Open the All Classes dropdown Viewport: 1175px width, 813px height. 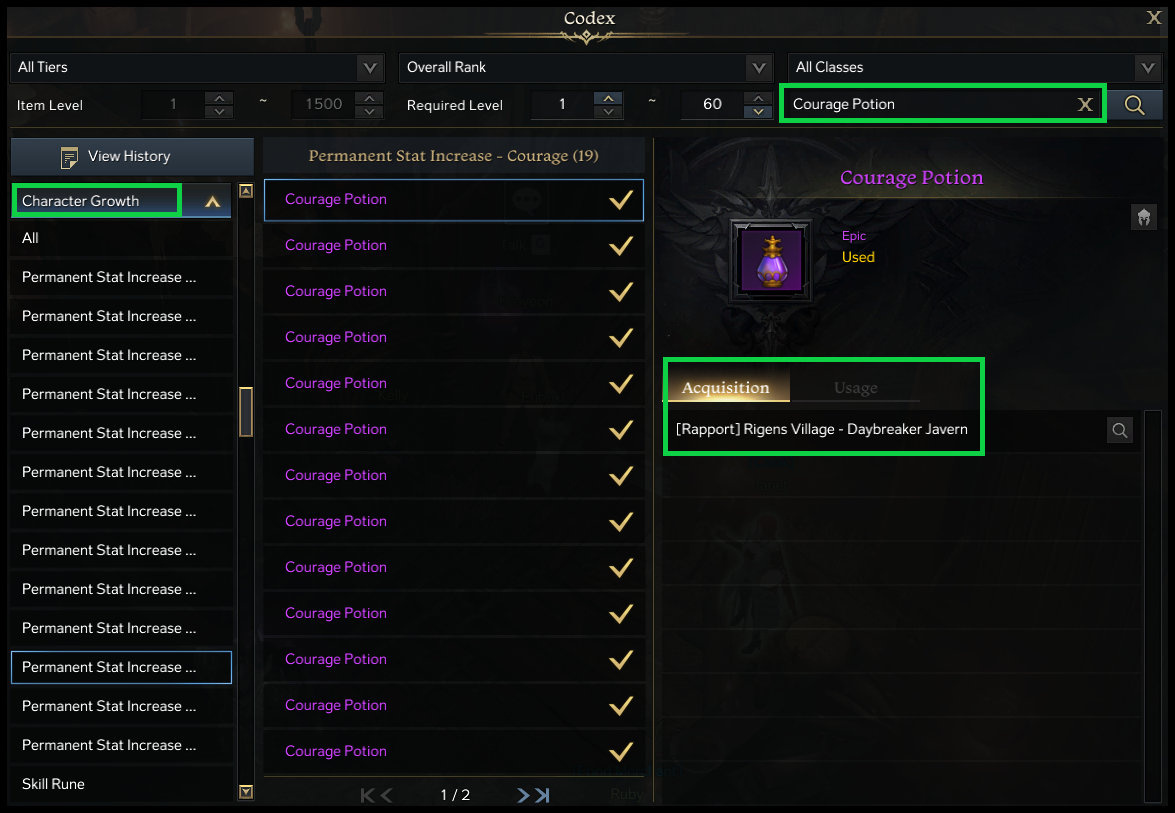point(1147,68)
